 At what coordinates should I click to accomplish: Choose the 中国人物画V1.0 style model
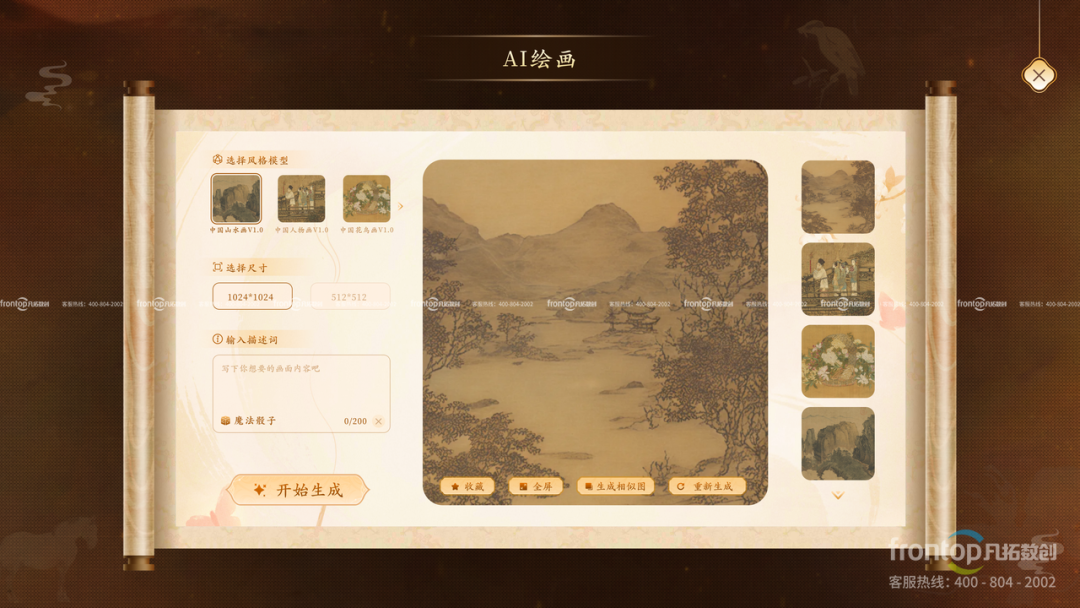tap(301, 198)
